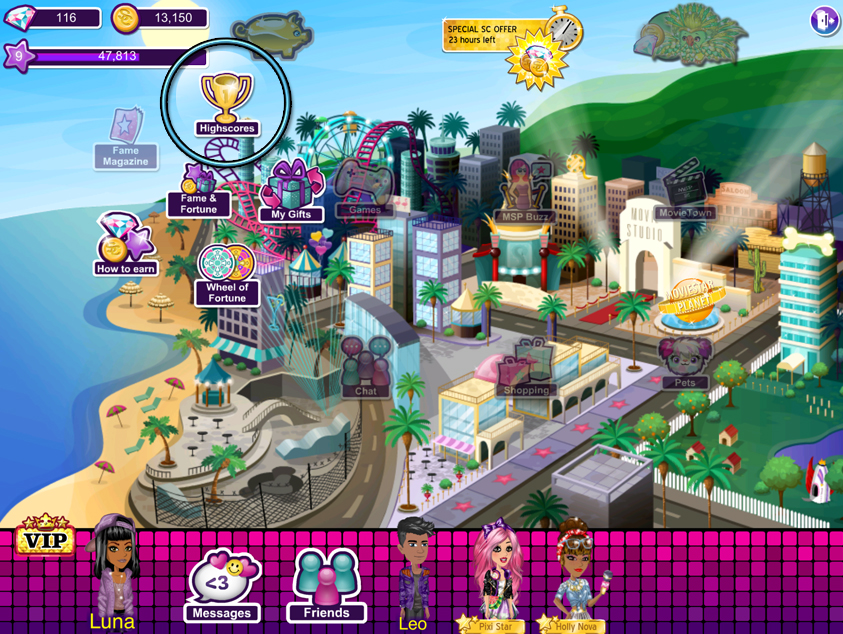Viewport: 843px width, 634px height.
Task: Show How to earn info
Action: (x=125, y=245)
